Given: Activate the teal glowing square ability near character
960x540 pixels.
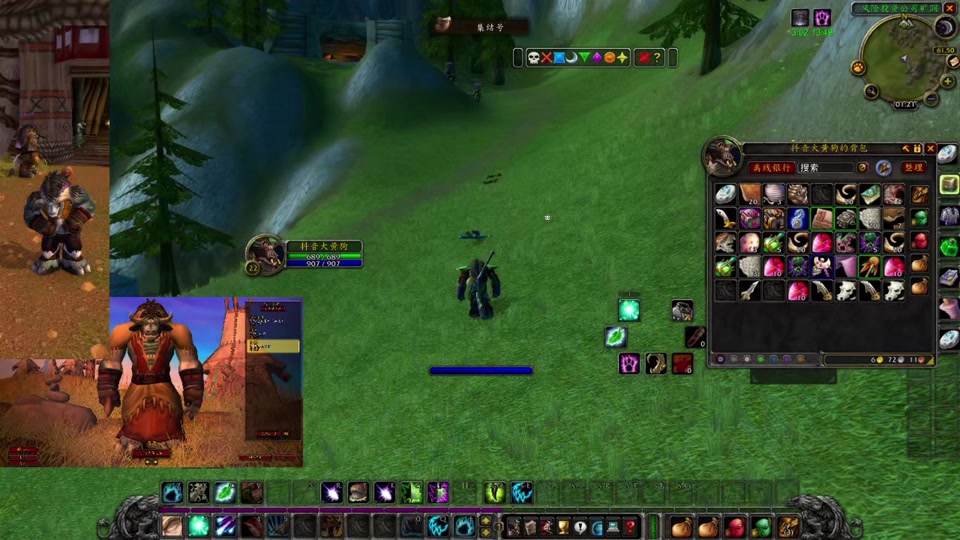Looking at the screenshot, I should [x=628, y=310].
